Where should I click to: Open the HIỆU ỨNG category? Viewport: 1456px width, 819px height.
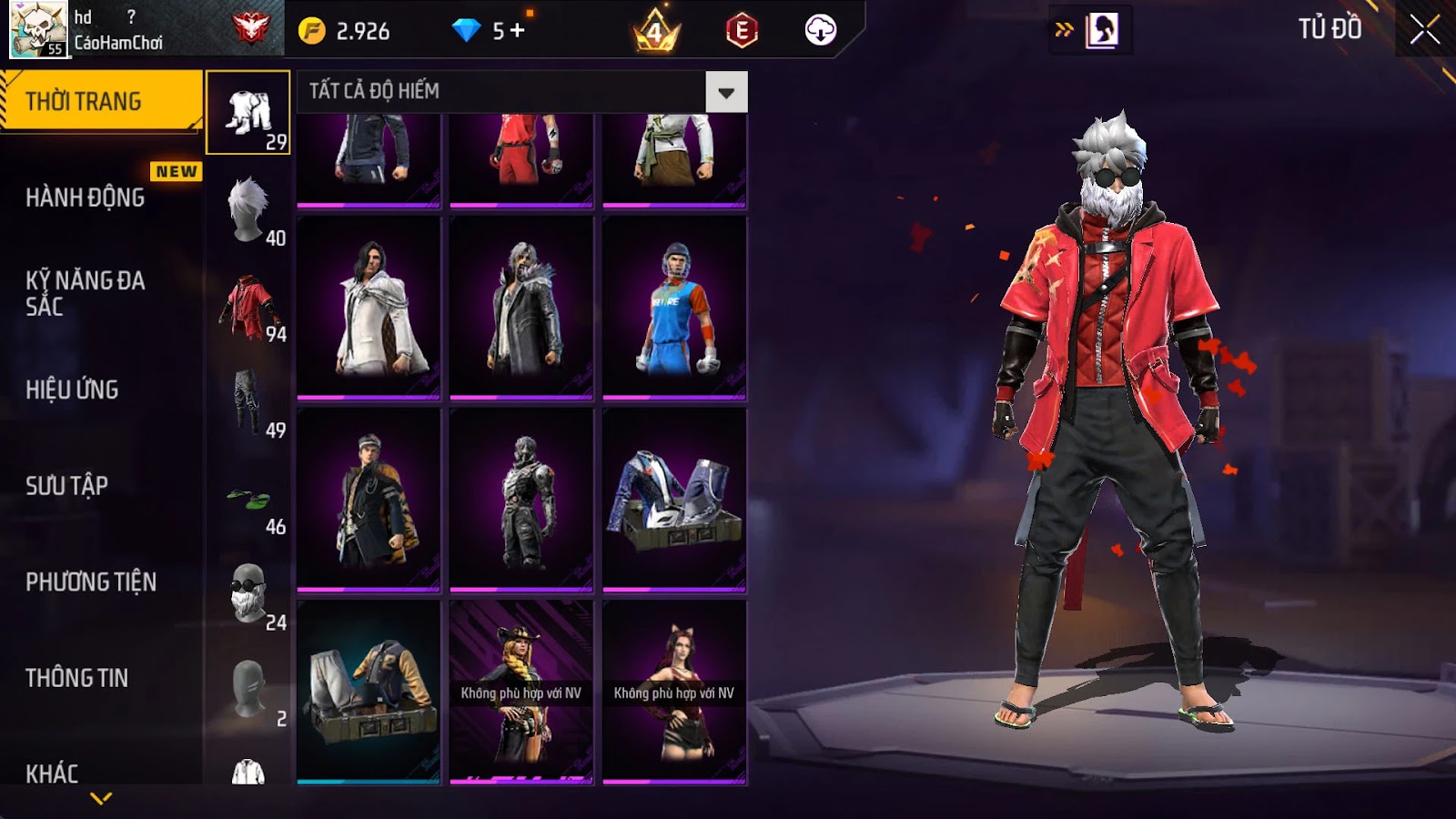point(73,389)
